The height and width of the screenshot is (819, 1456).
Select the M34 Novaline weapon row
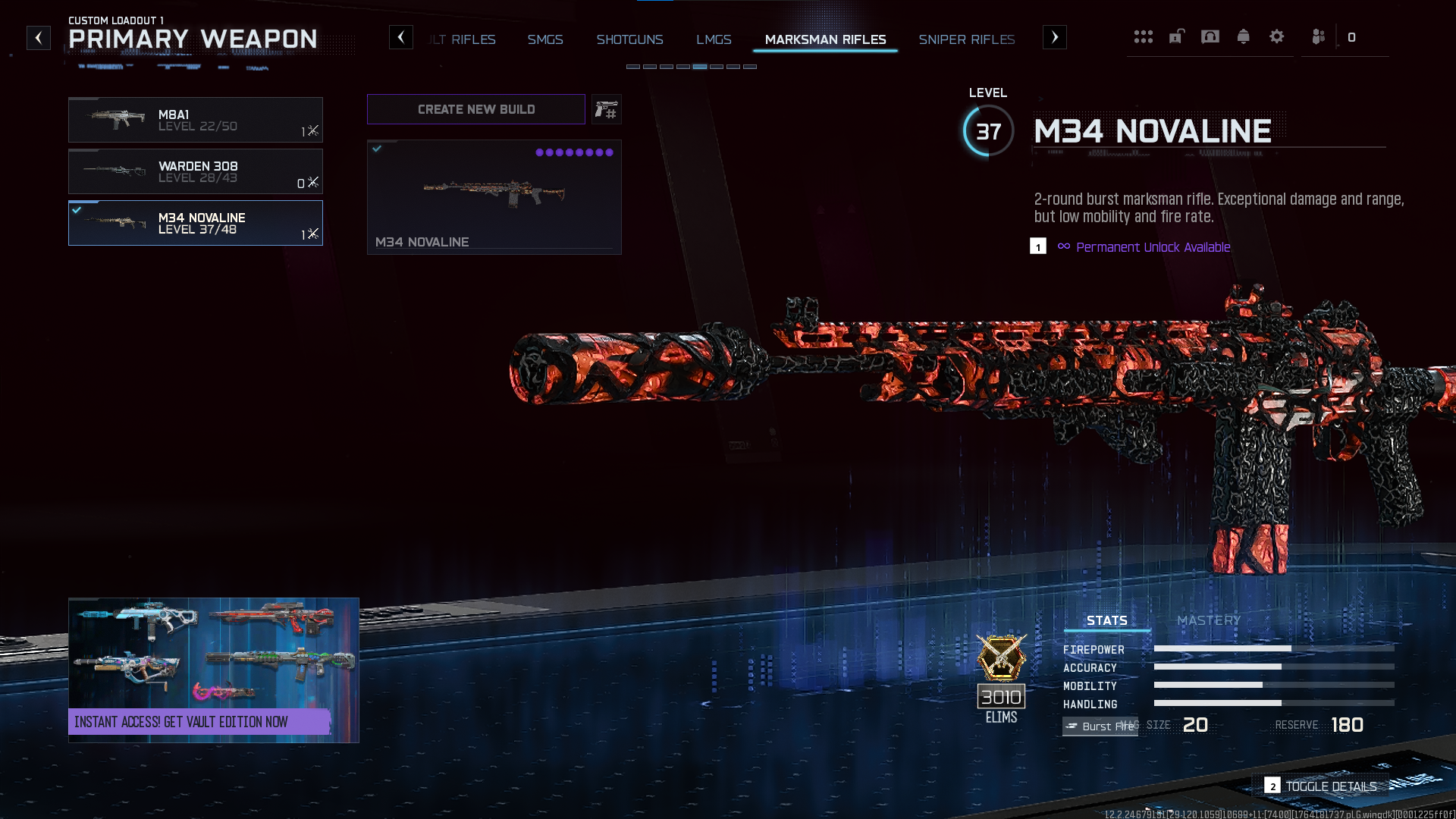point(195,223)
